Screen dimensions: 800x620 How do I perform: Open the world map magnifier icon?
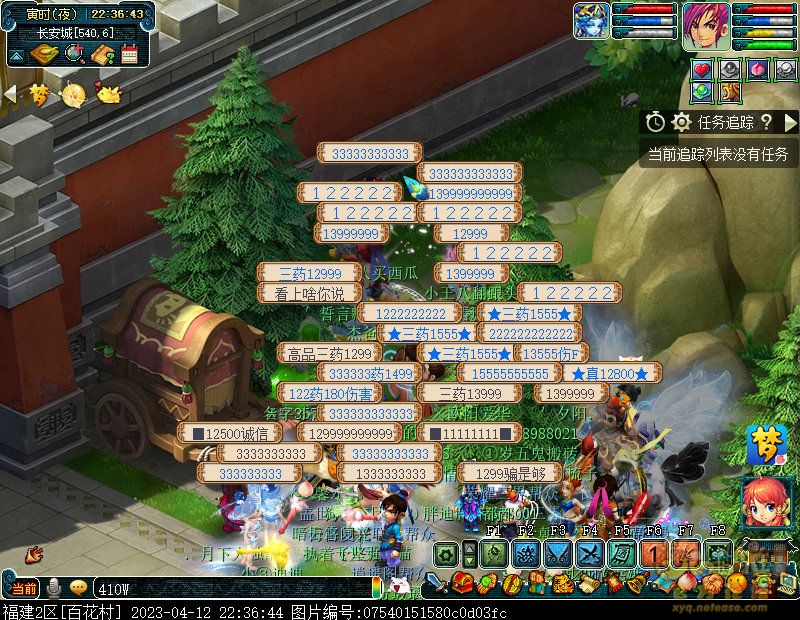(x=73, y=54)
